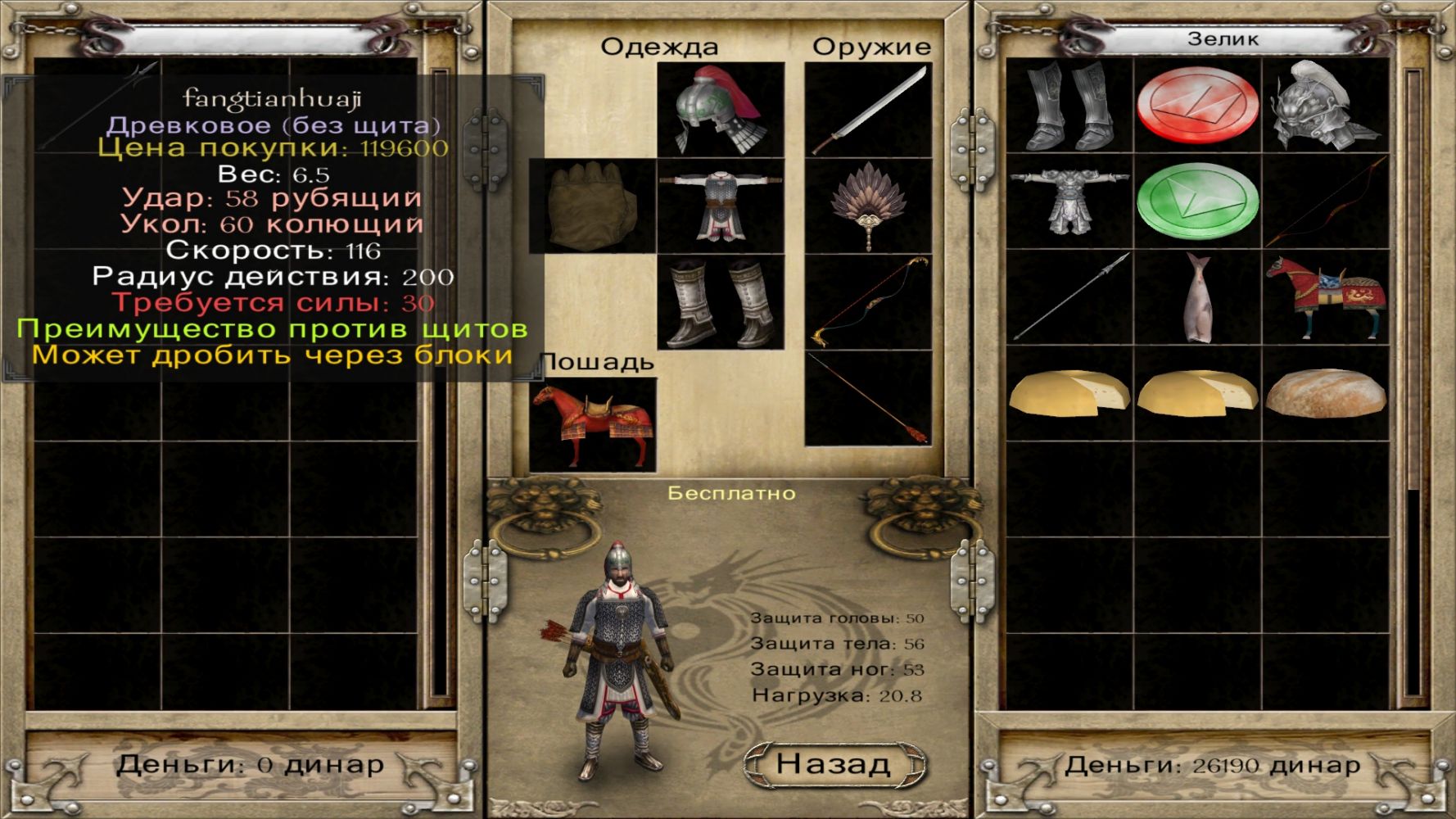Image resolution: width=1456 pixels, height=819 pixels.
Task: Select the bread loaf item
Action: [x=1324, y=393]
